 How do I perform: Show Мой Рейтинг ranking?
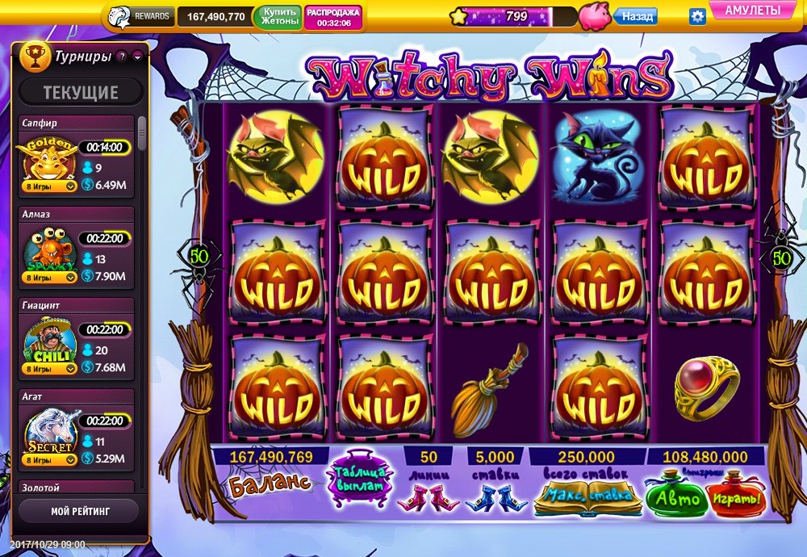pyautogui.click(x=81, y=510)
